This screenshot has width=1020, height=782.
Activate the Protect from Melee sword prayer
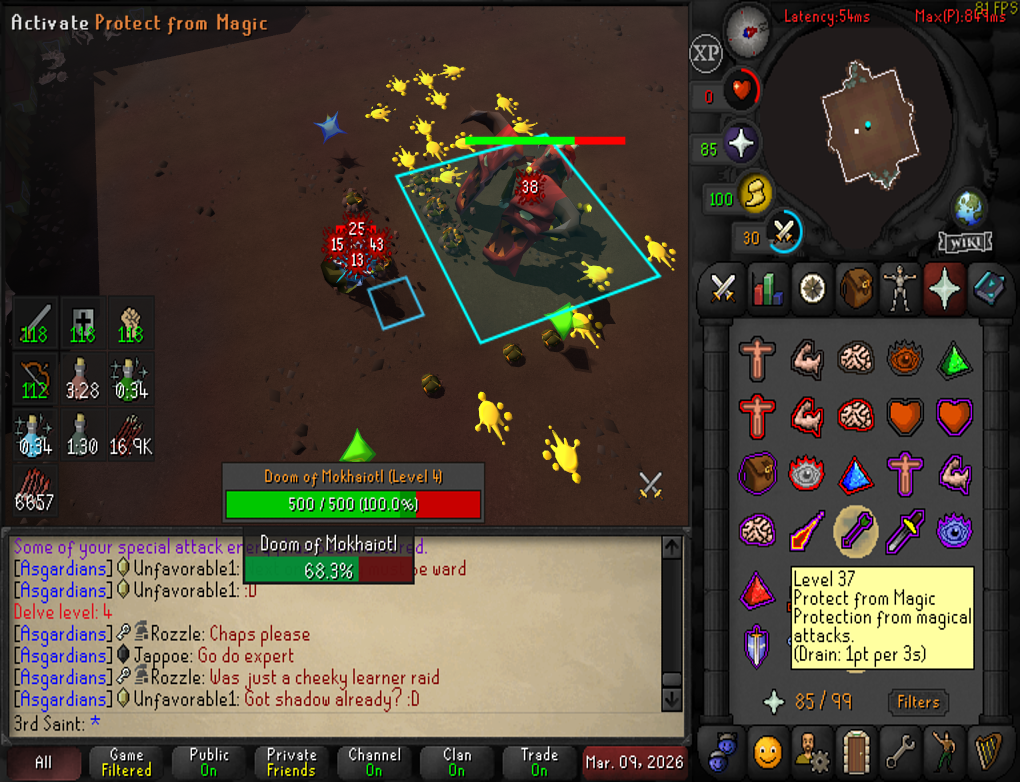pyautogui.click(x=904, y=531)
